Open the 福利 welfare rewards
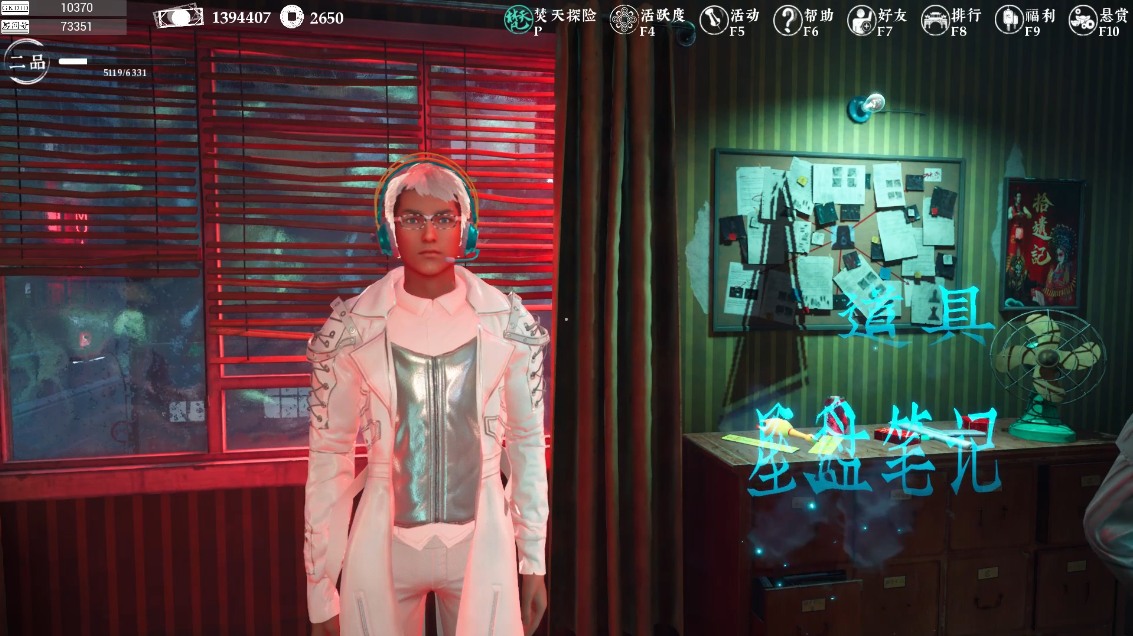 tap(1010, 19)
